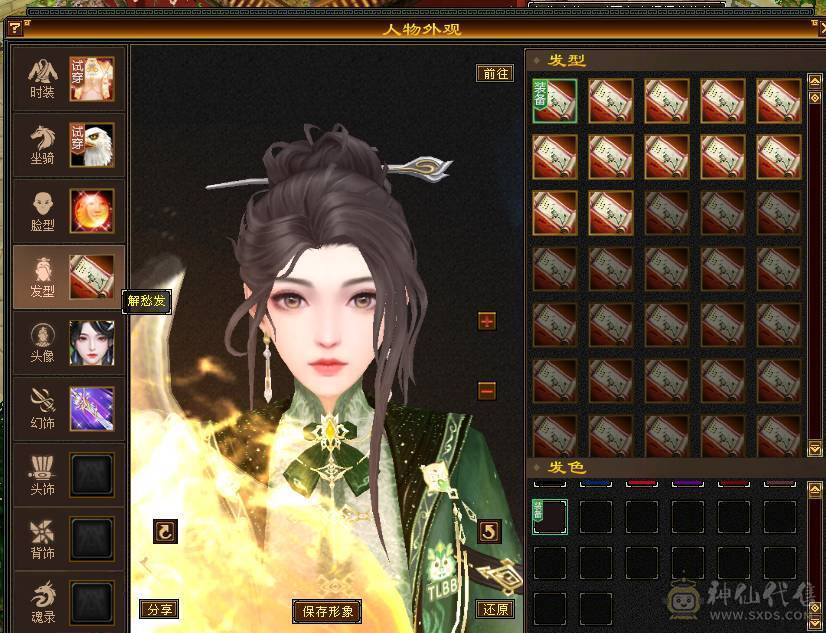
Task: Zoom out with the minus button
Action: pos(487,390)
